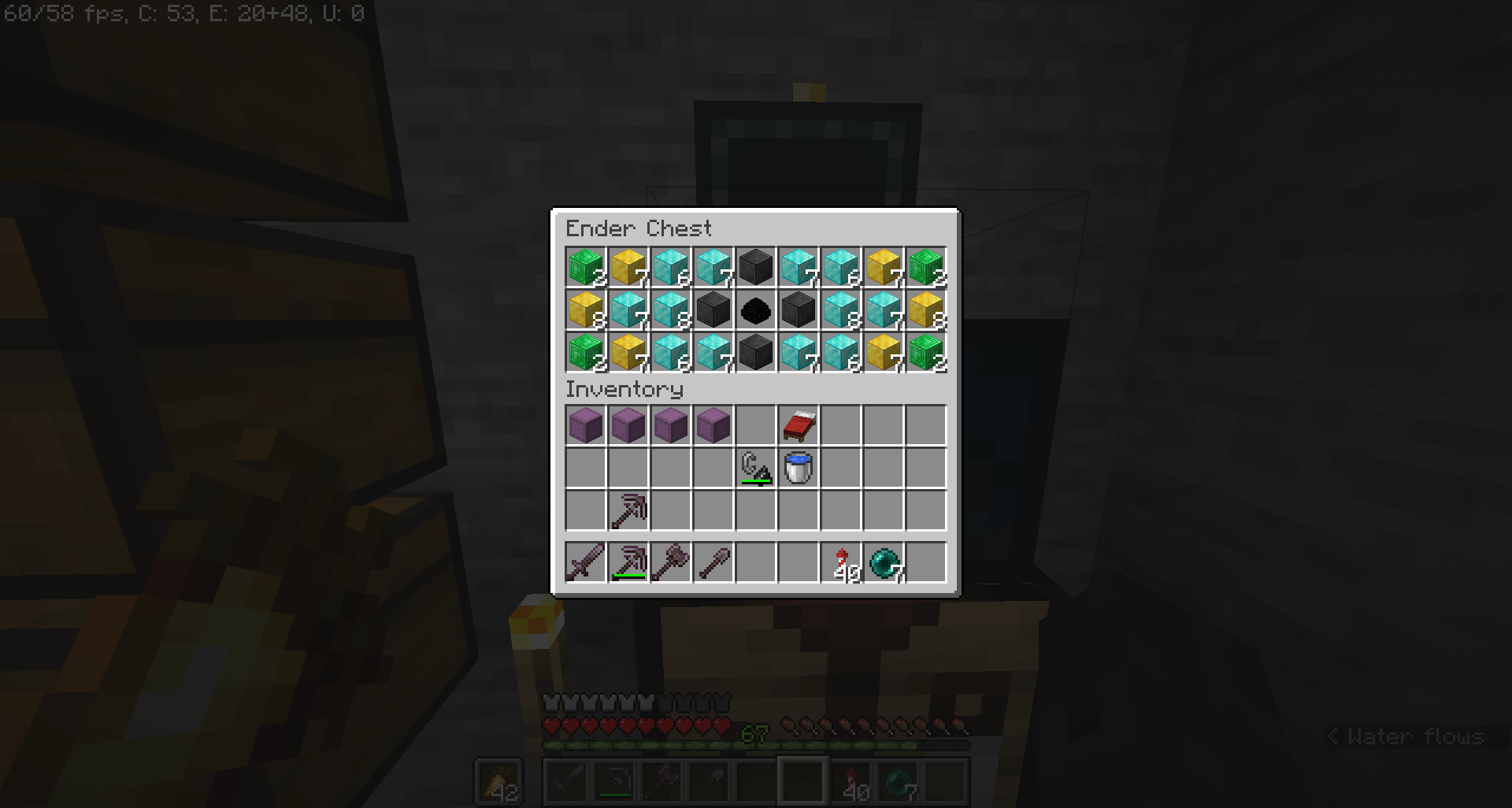Image resolution: width=1512 pixels, height=808 pixels.
Task: Grab the netherite block beside the obsidian
Action: (x=799, y=310)
